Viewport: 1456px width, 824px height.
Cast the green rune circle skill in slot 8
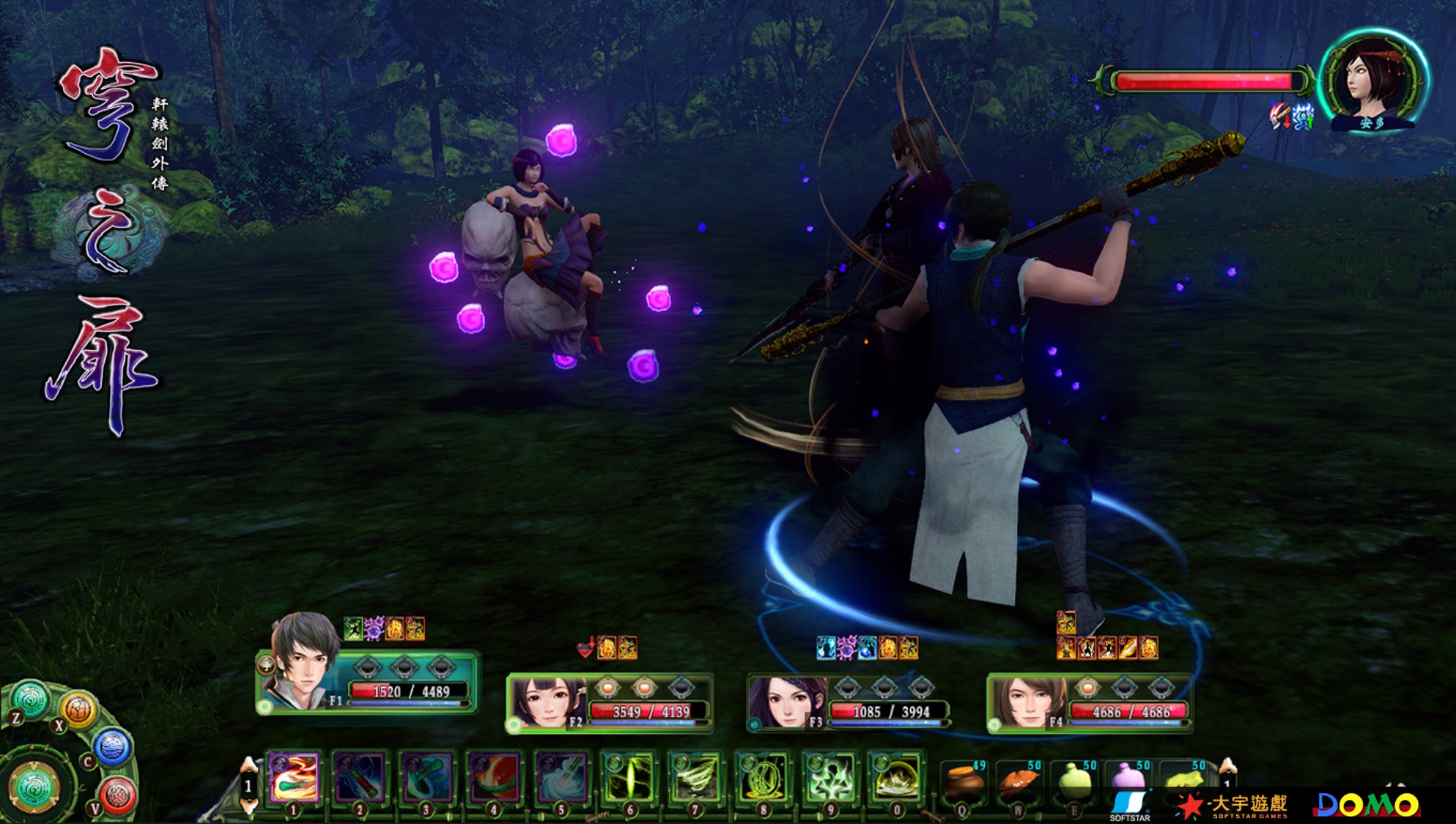762,778
